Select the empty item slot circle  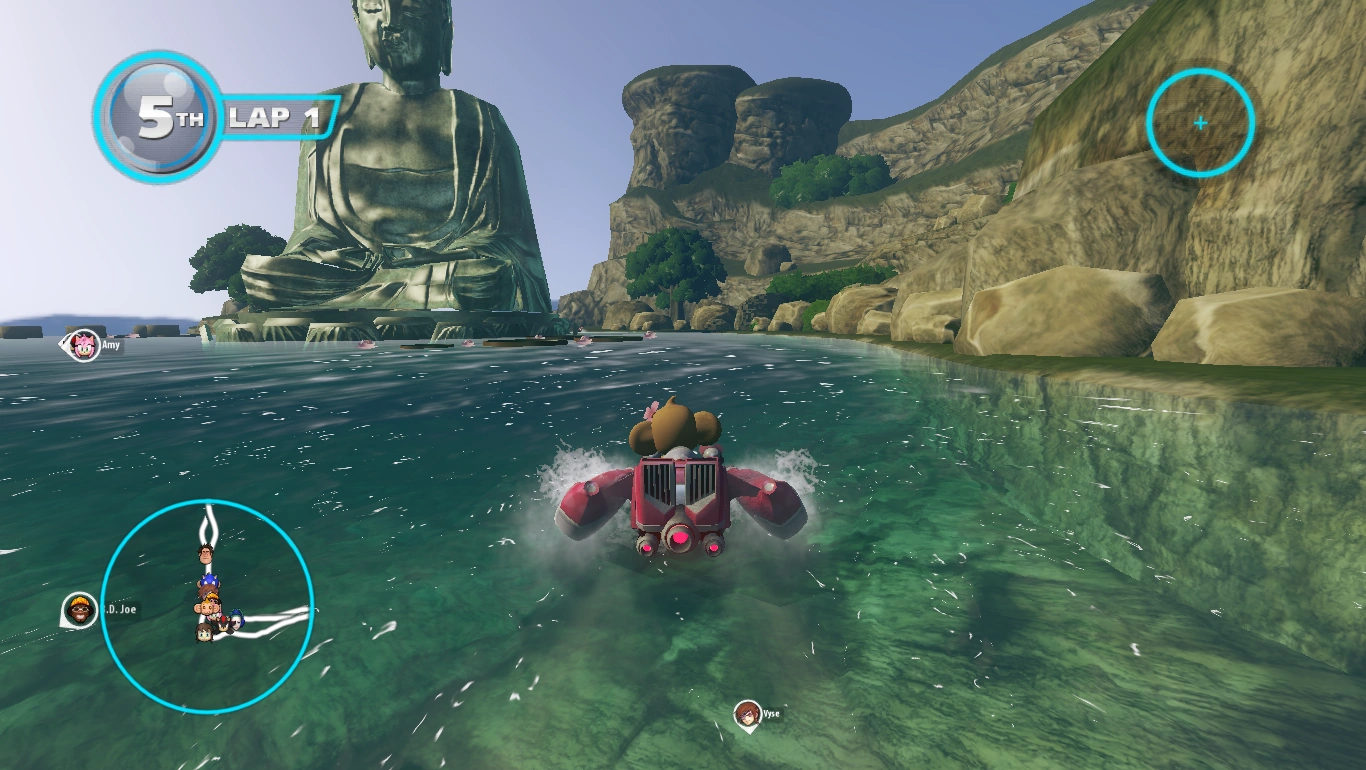(1200, 123)
